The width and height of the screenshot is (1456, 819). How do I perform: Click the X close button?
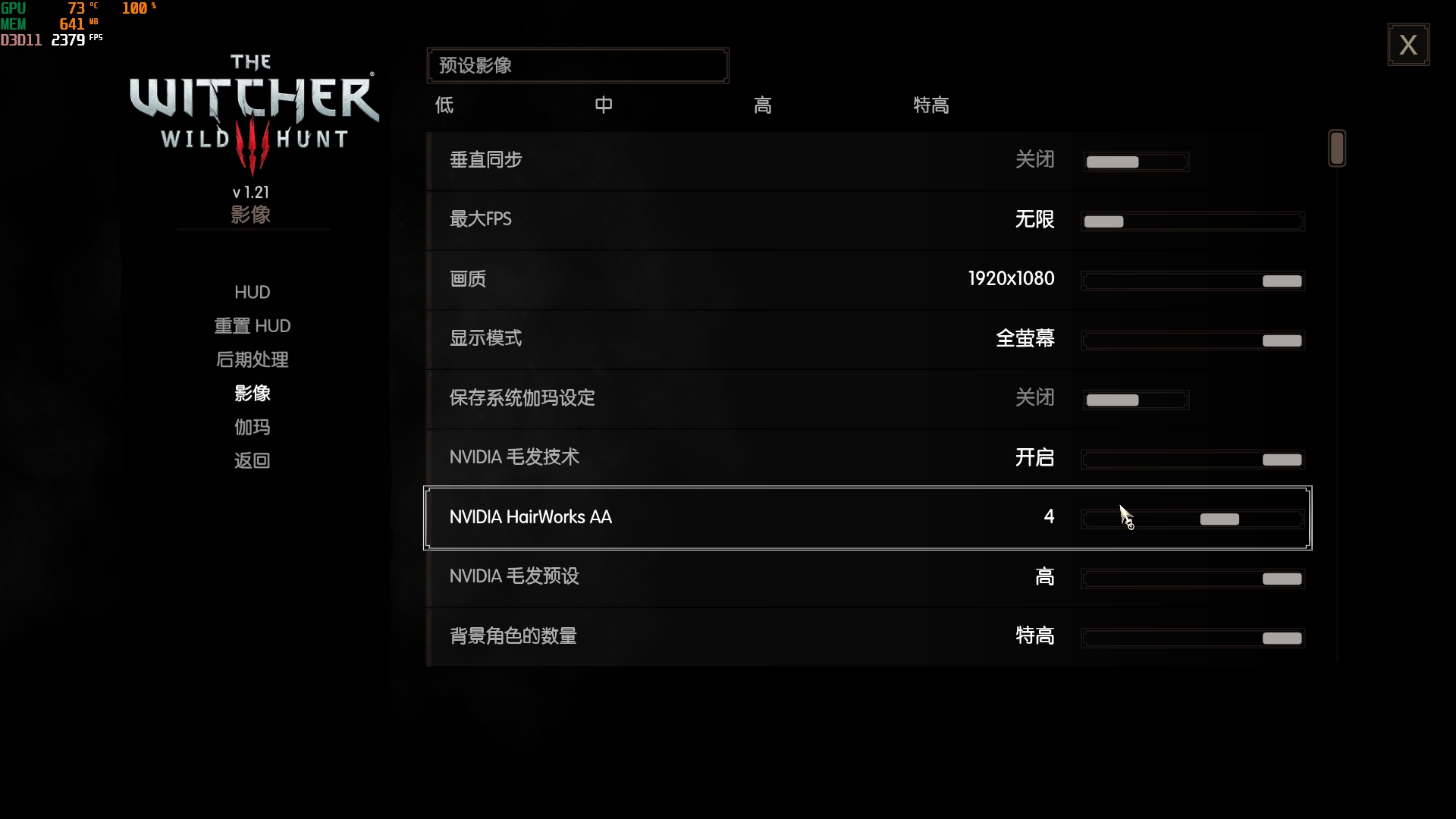tap(1409, 44)
